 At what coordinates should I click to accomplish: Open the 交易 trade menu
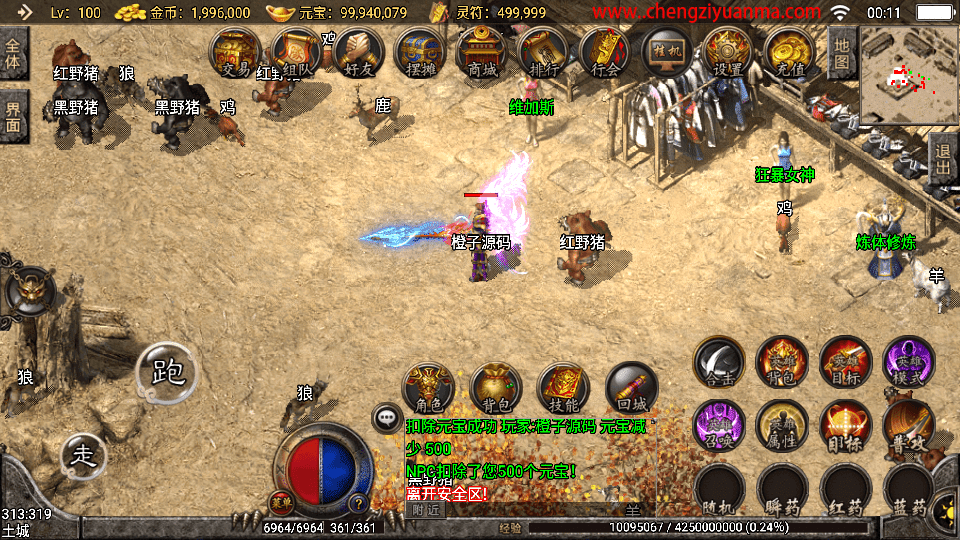pyautogui.click(x=235, y=51)
